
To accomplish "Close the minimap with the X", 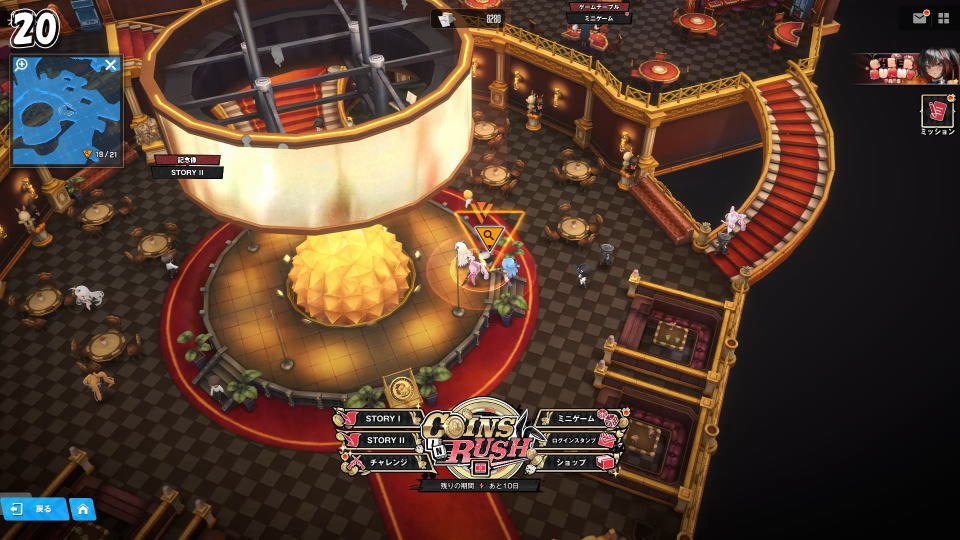I will (111, 65).
